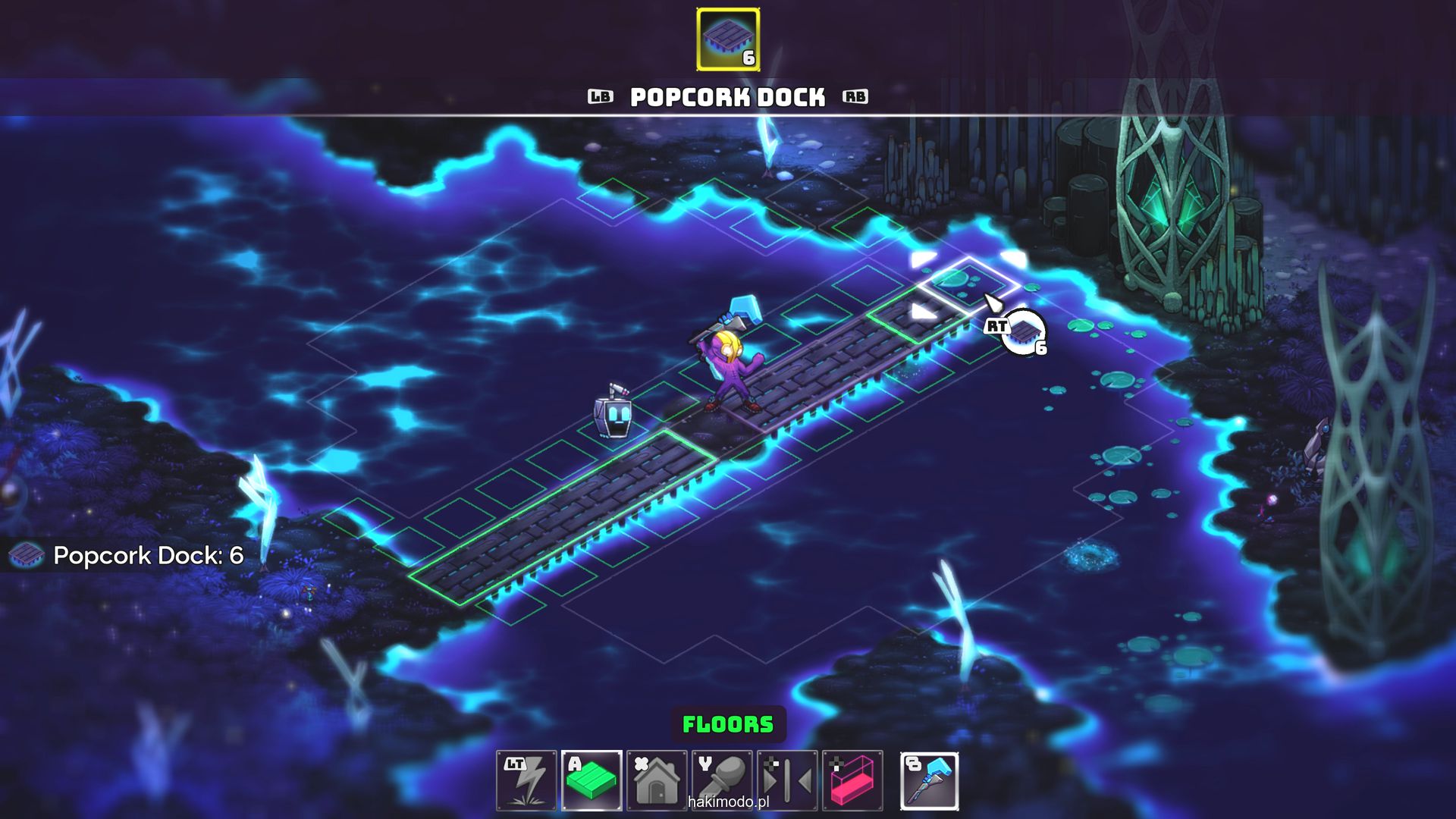Place dock on the white highlighted tile

point(968,284)
